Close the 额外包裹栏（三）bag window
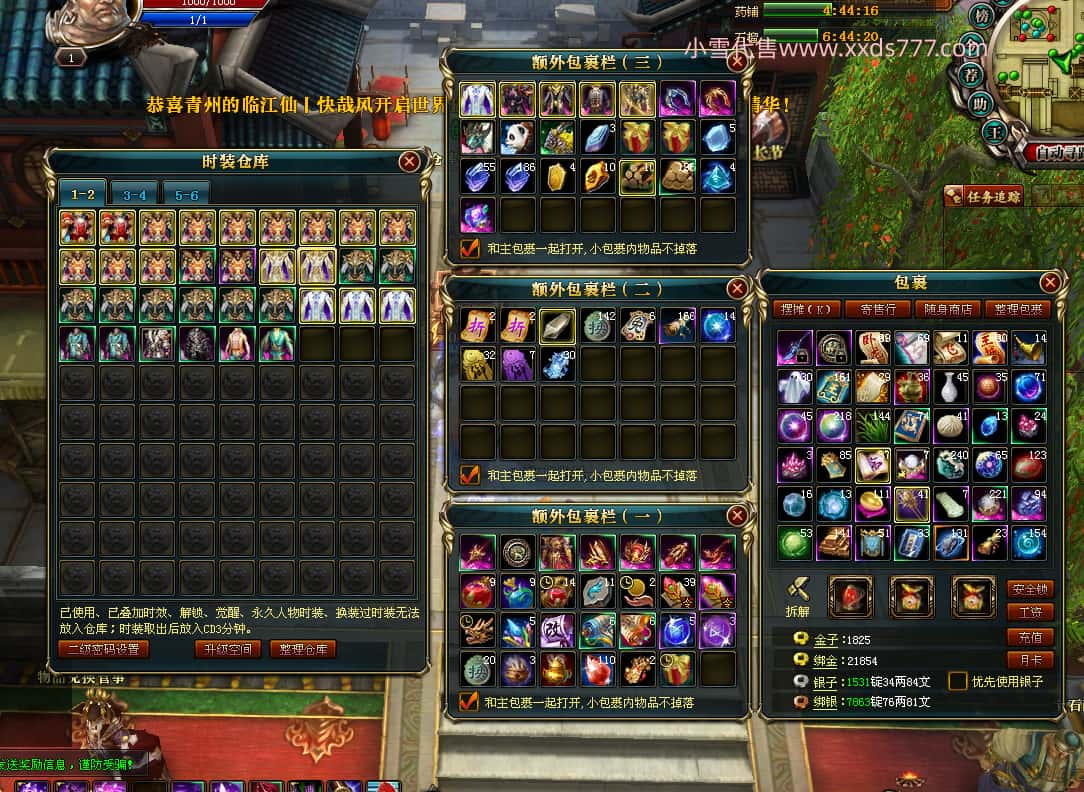 737,61
